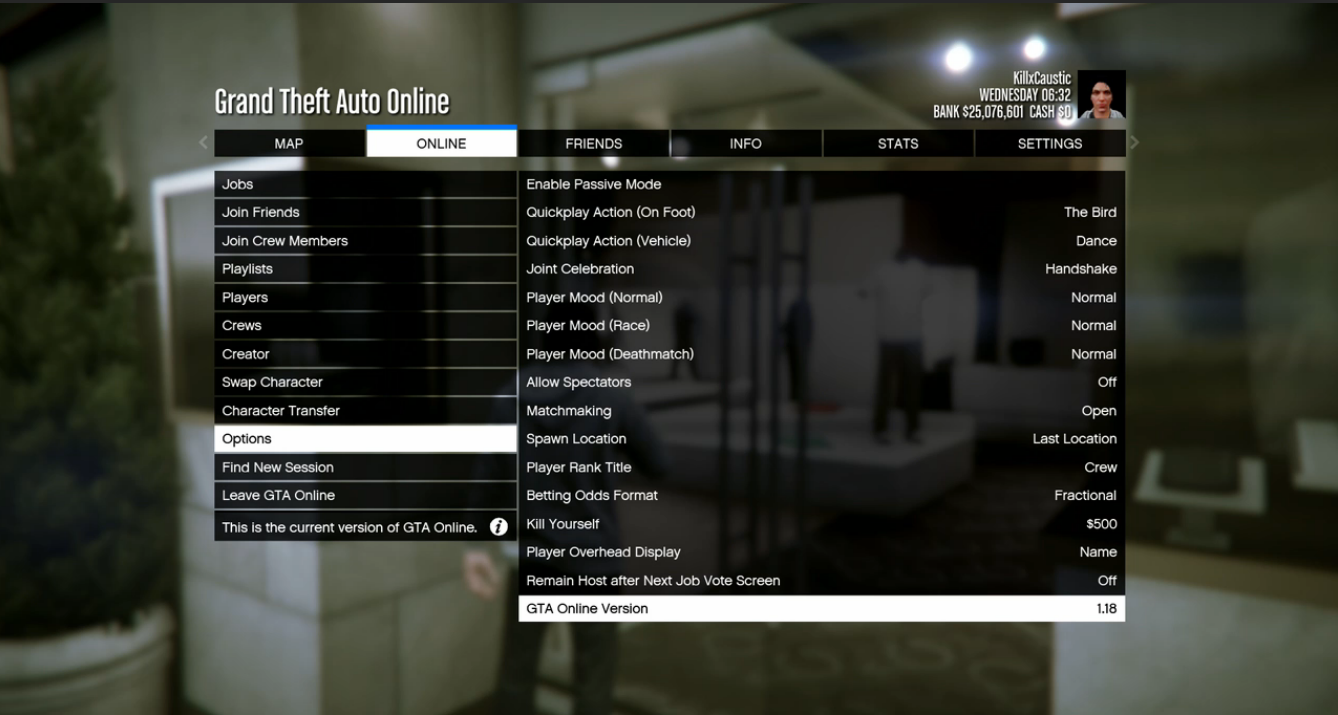The image size is (1338, 715).
Task: Change the Spawn Location setting
Action: [x=820, y=439]
